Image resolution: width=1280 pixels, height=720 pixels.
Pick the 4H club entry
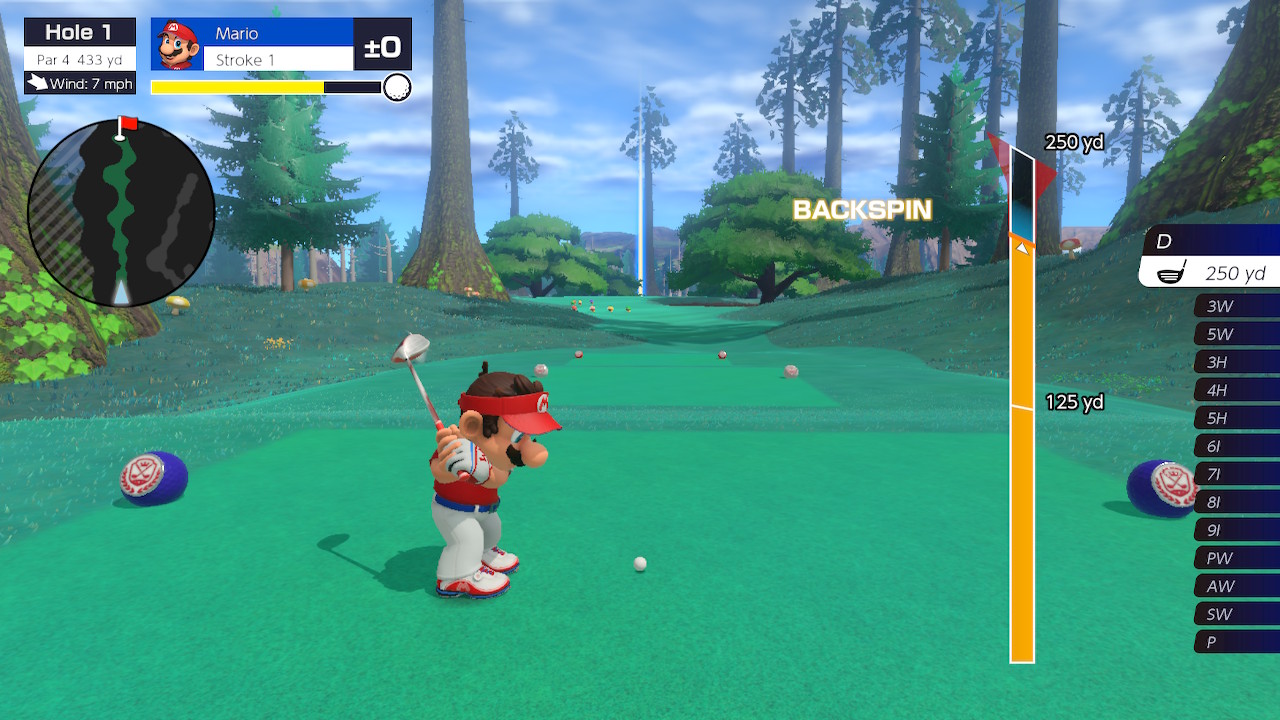[1236, 390]
